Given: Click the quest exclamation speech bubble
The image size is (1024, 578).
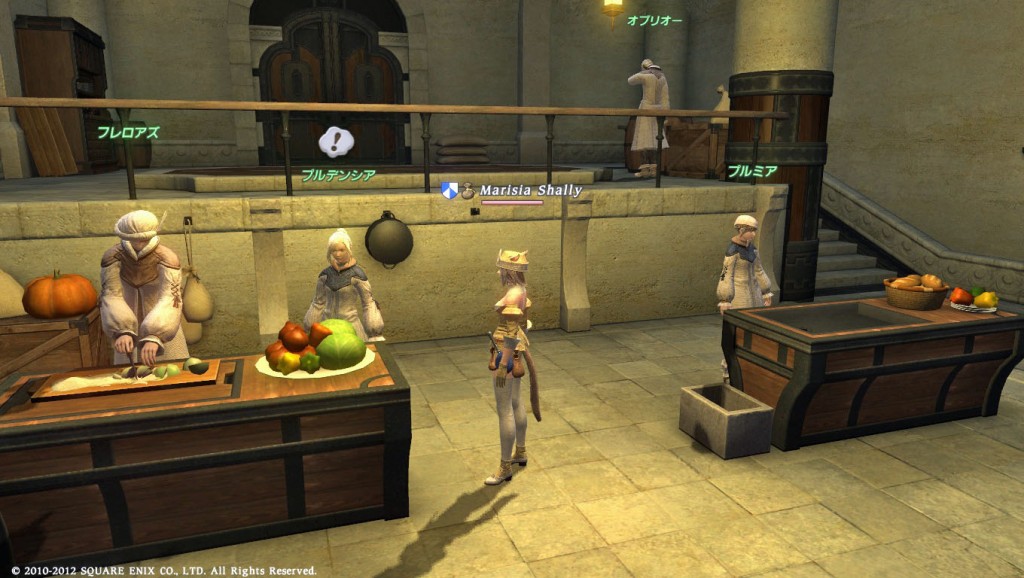Looking at the screenshot, I should point(337,141).
